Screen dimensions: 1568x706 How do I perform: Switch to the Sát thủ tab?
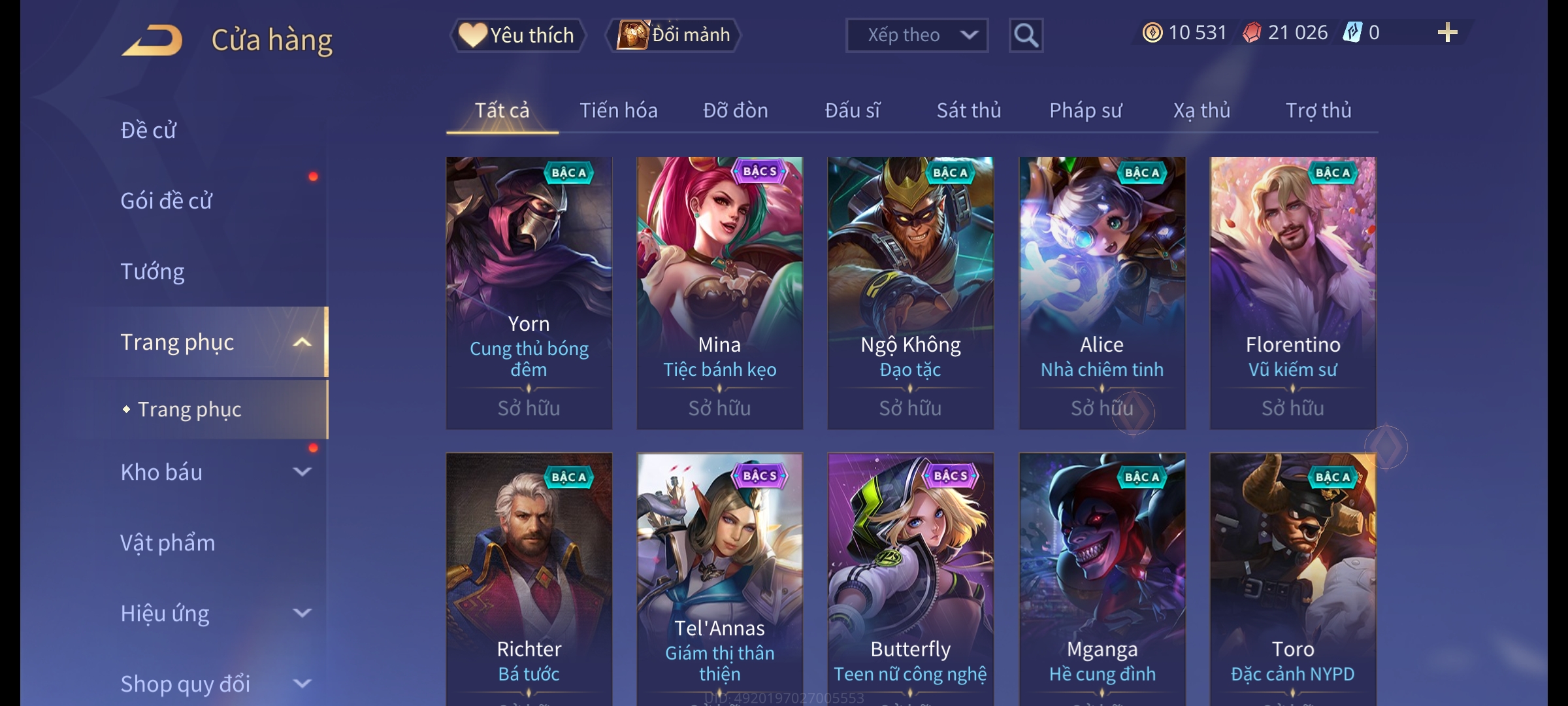968,110
